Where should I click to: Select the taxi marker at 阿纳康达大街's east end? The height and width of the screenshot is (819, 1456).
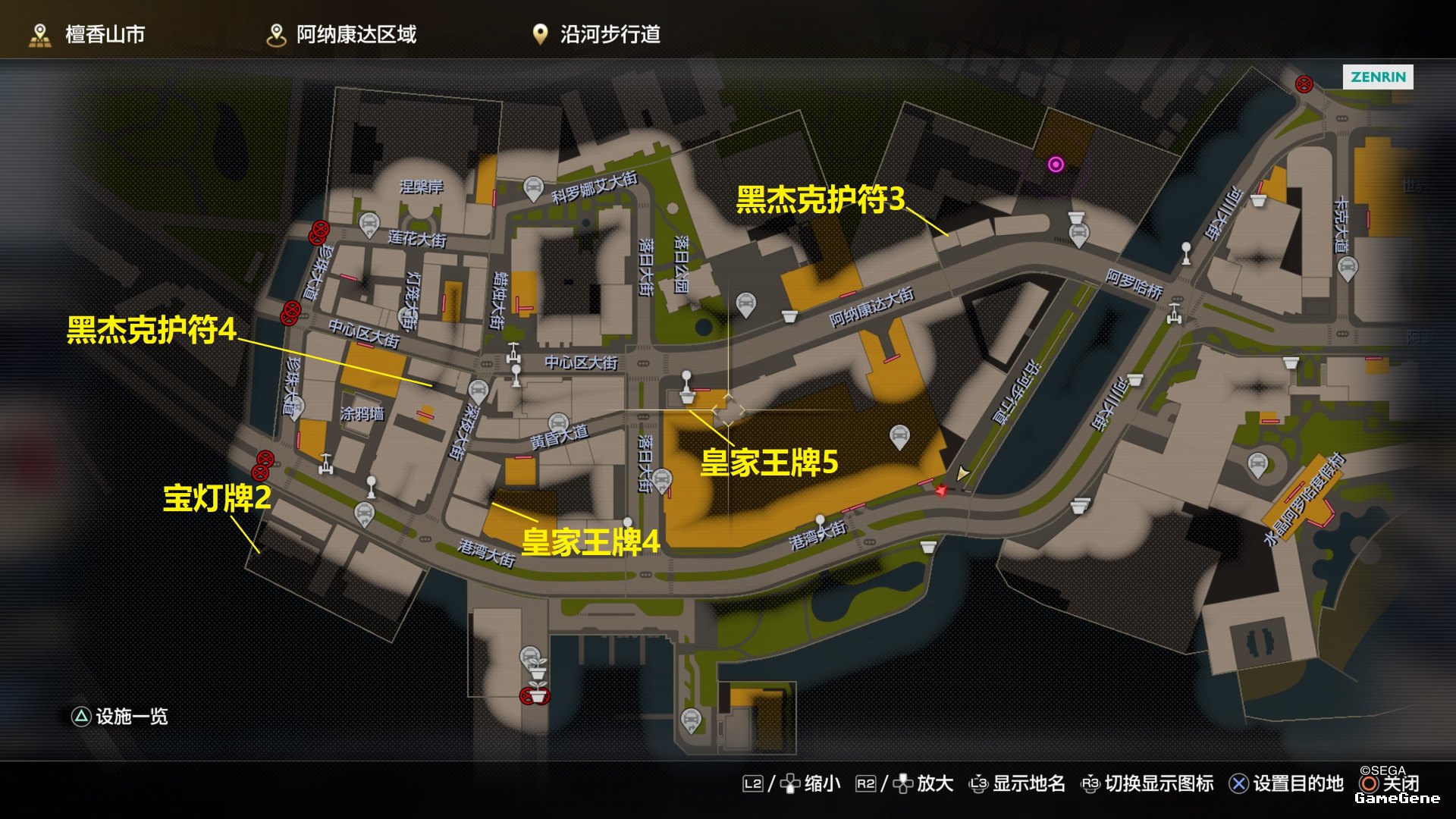[x=1078, y=234]
